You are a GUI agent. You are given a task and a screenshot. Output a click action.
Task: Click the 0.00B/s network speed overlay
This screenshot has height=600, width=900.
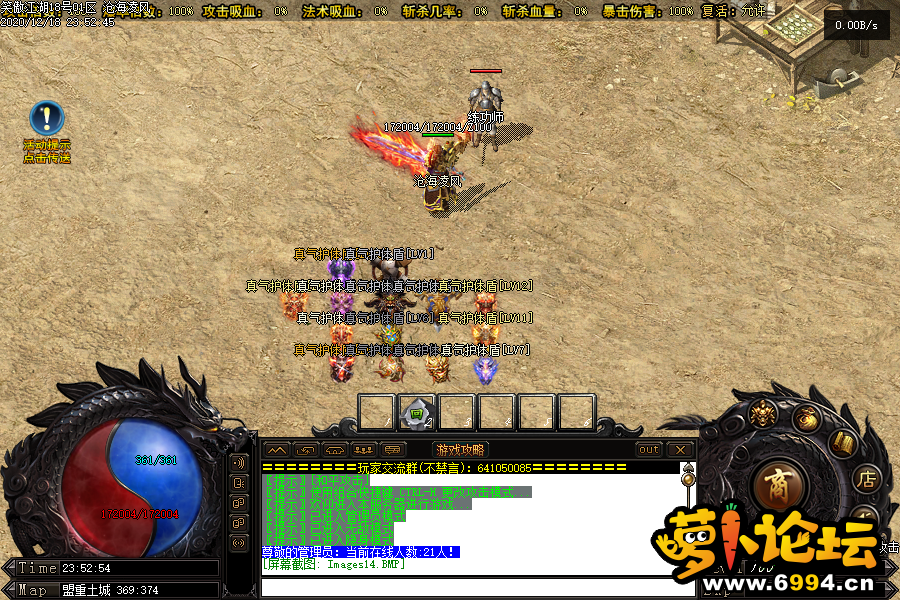[856, 25]
